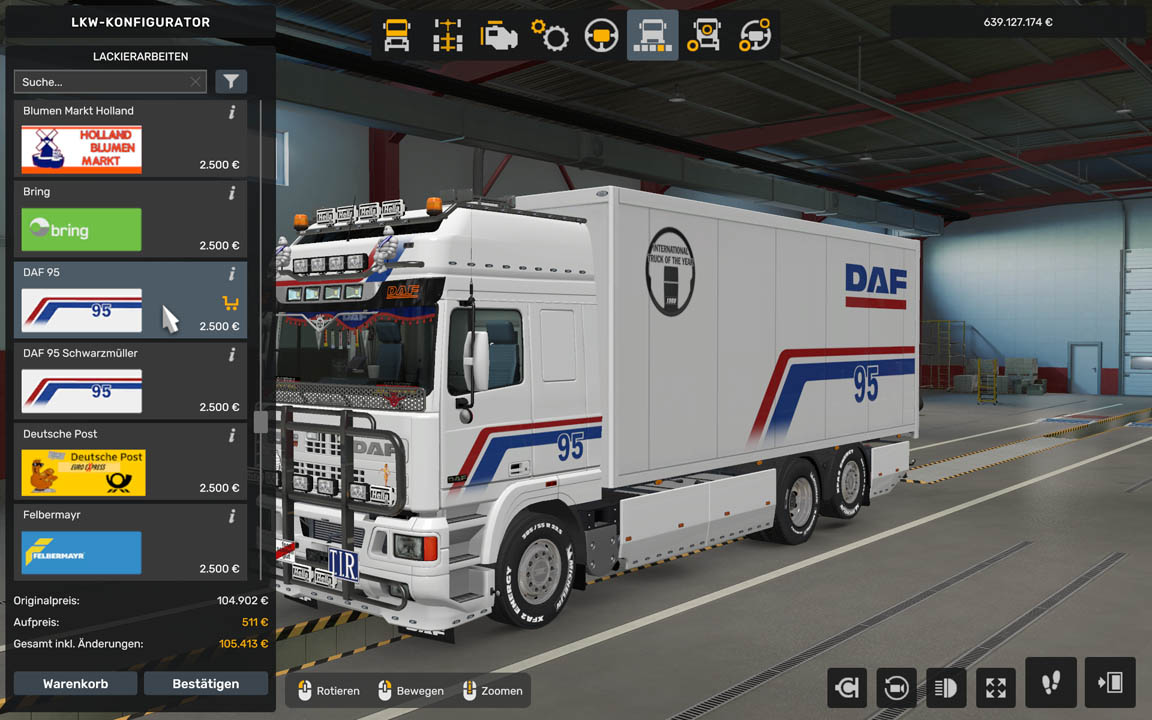Clear the search field with the X
The height and width of the screenshot is (720, 1152).
pos(196,82)
